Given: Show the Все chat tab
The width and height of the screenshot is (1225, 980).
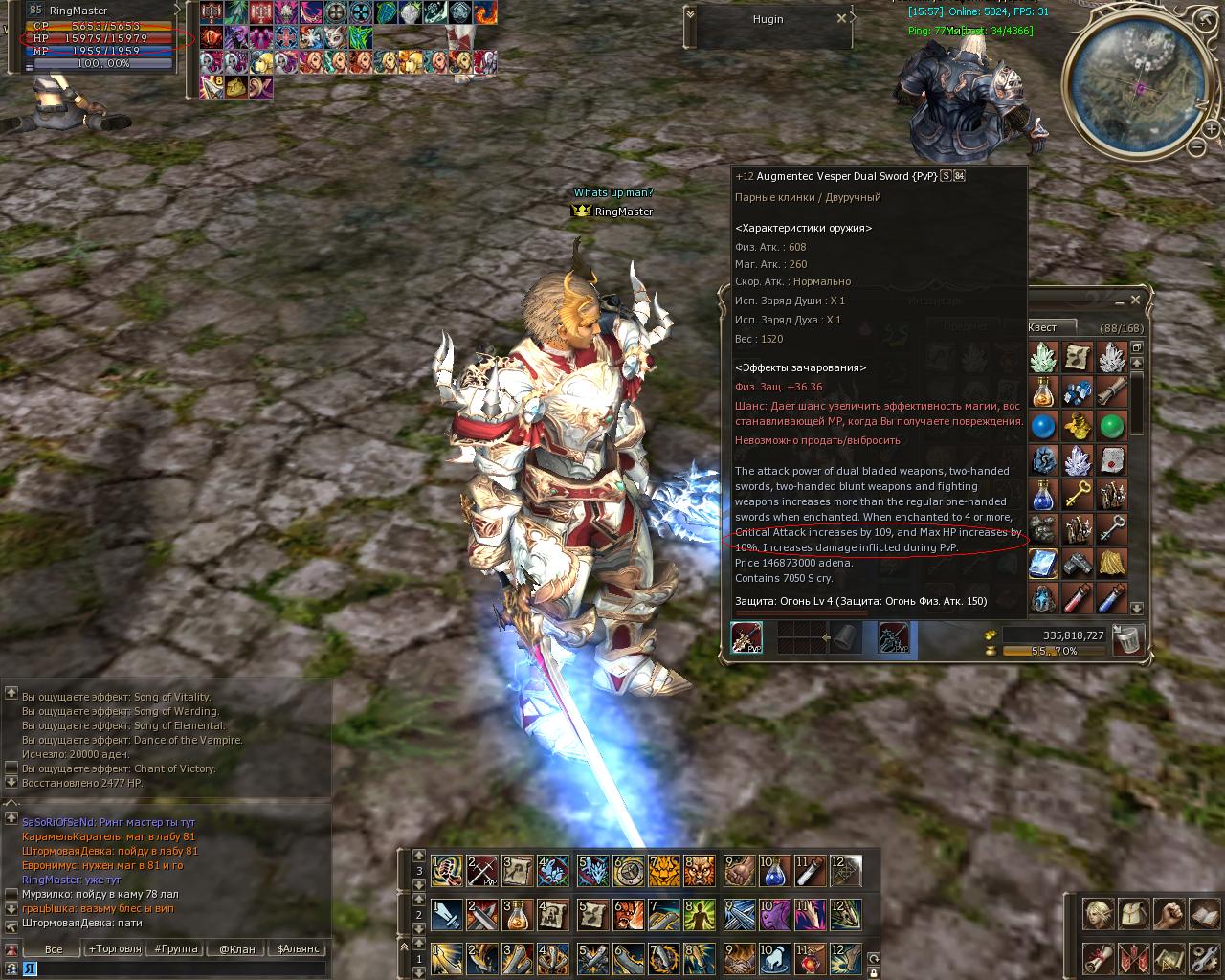Looking at the screenshot, I should 54,949.
